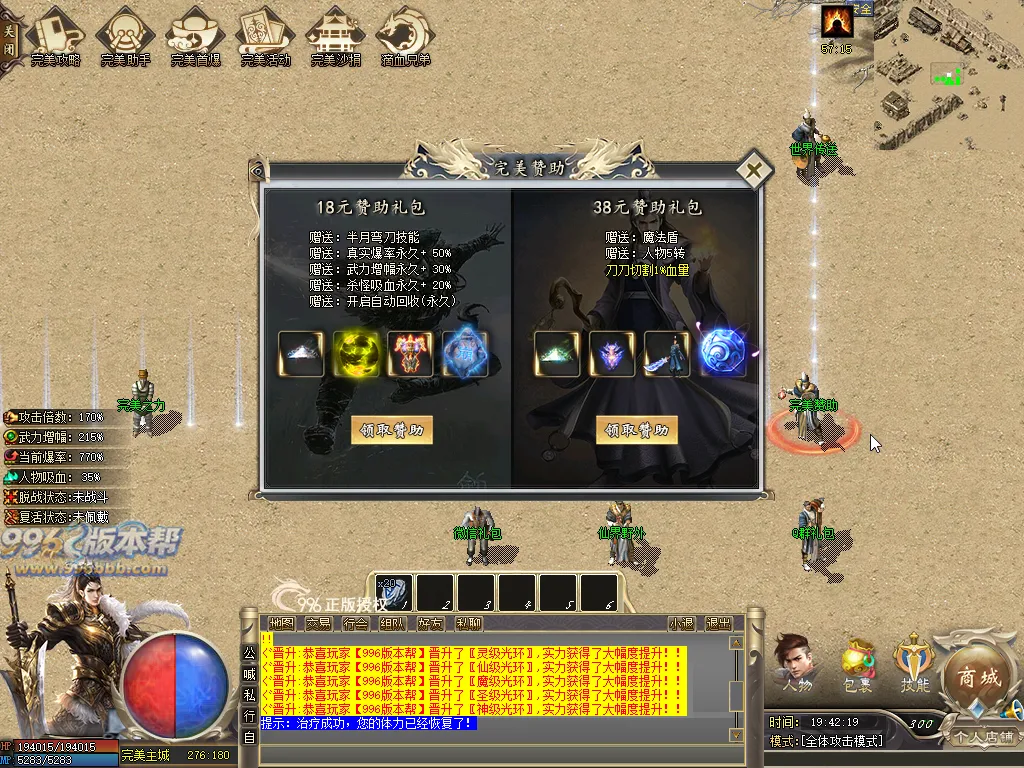Close the 完美赞助 sponsor window
1024x768 pixels.
[x=753, y=170]
